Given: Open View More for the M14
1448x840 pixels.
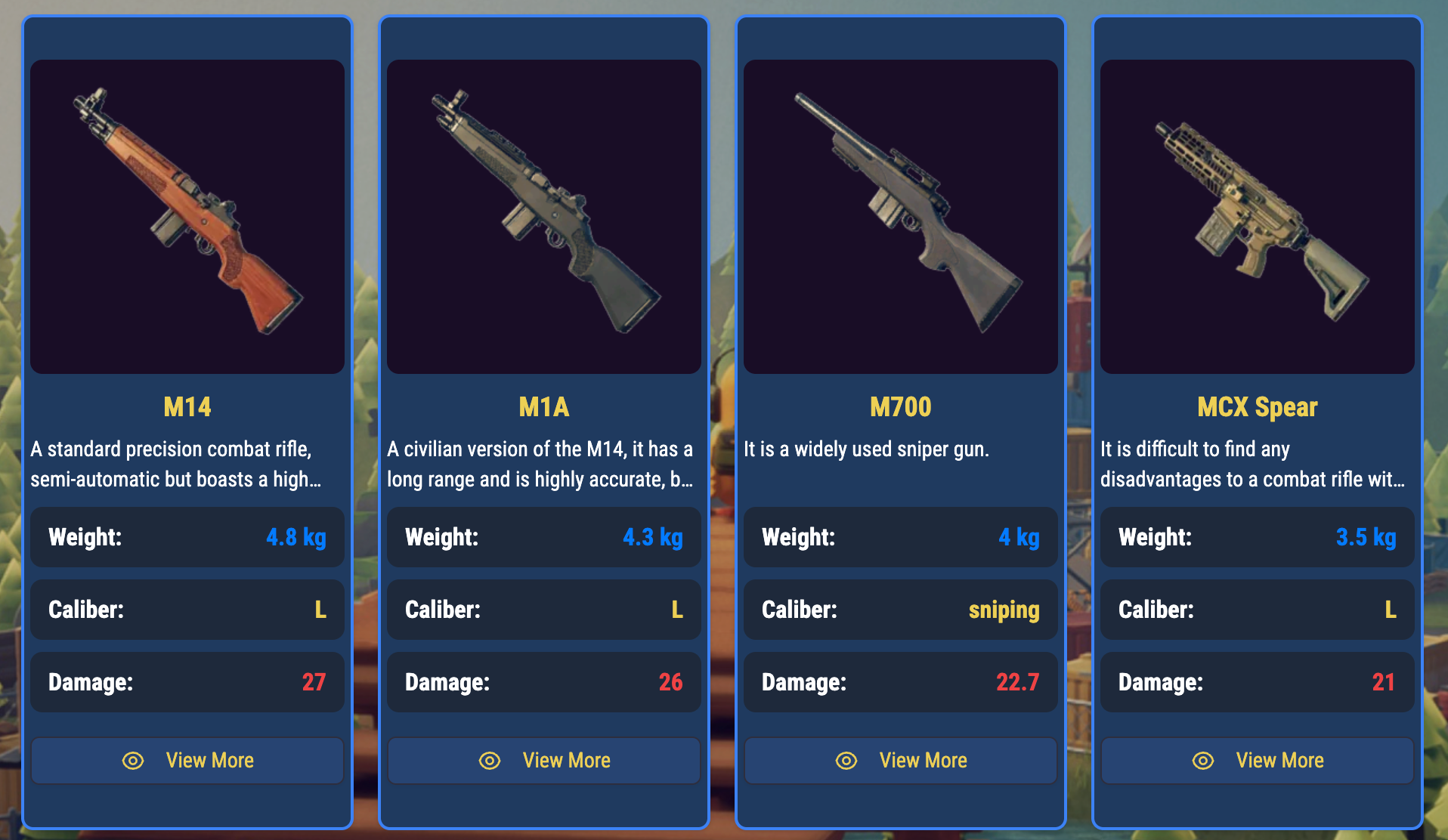Looking at the screenshot, I should [x=187, y=761].
